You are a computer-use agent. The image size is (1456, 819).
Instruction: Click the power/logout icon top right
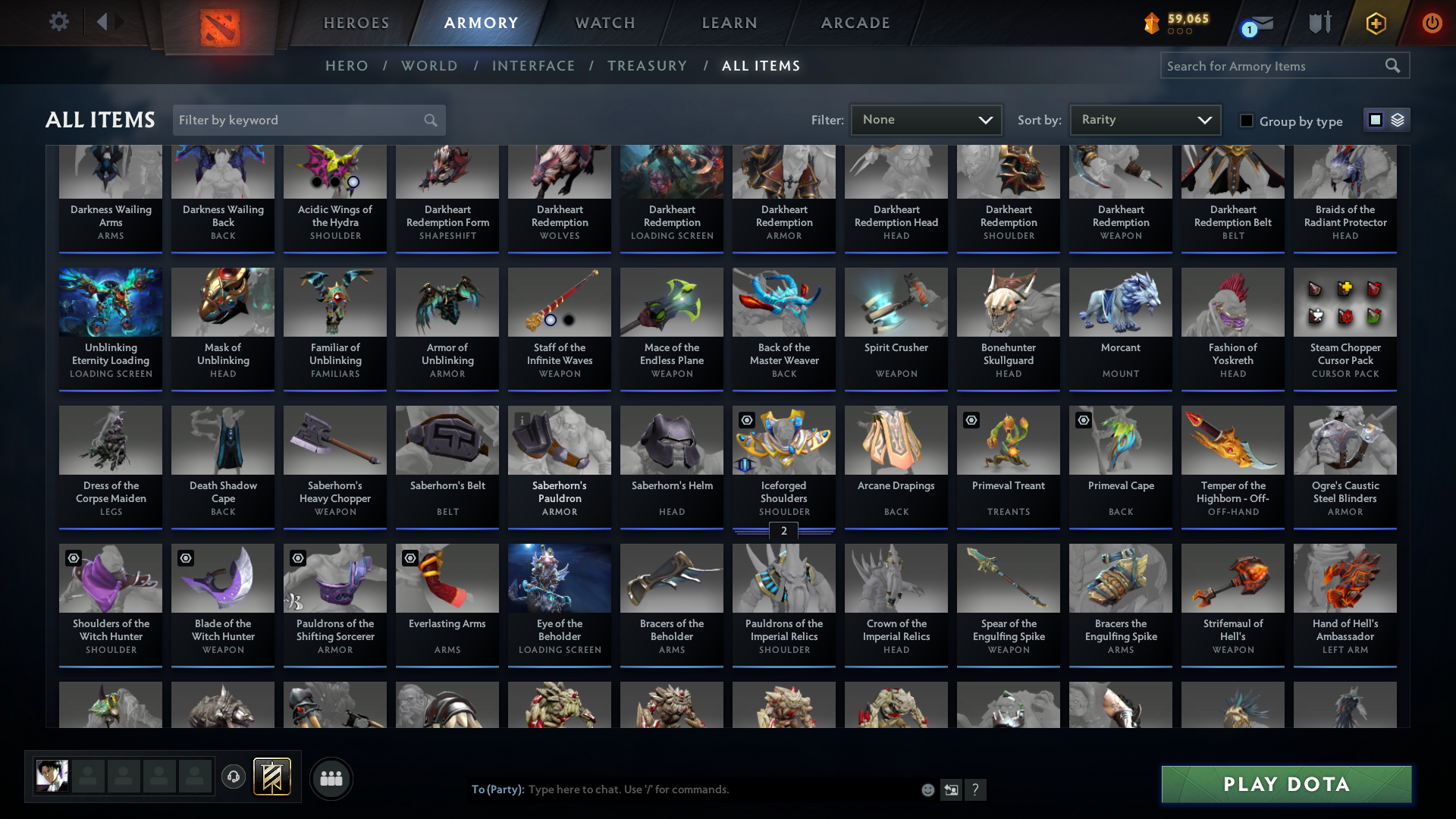(x=1432, y=23)
